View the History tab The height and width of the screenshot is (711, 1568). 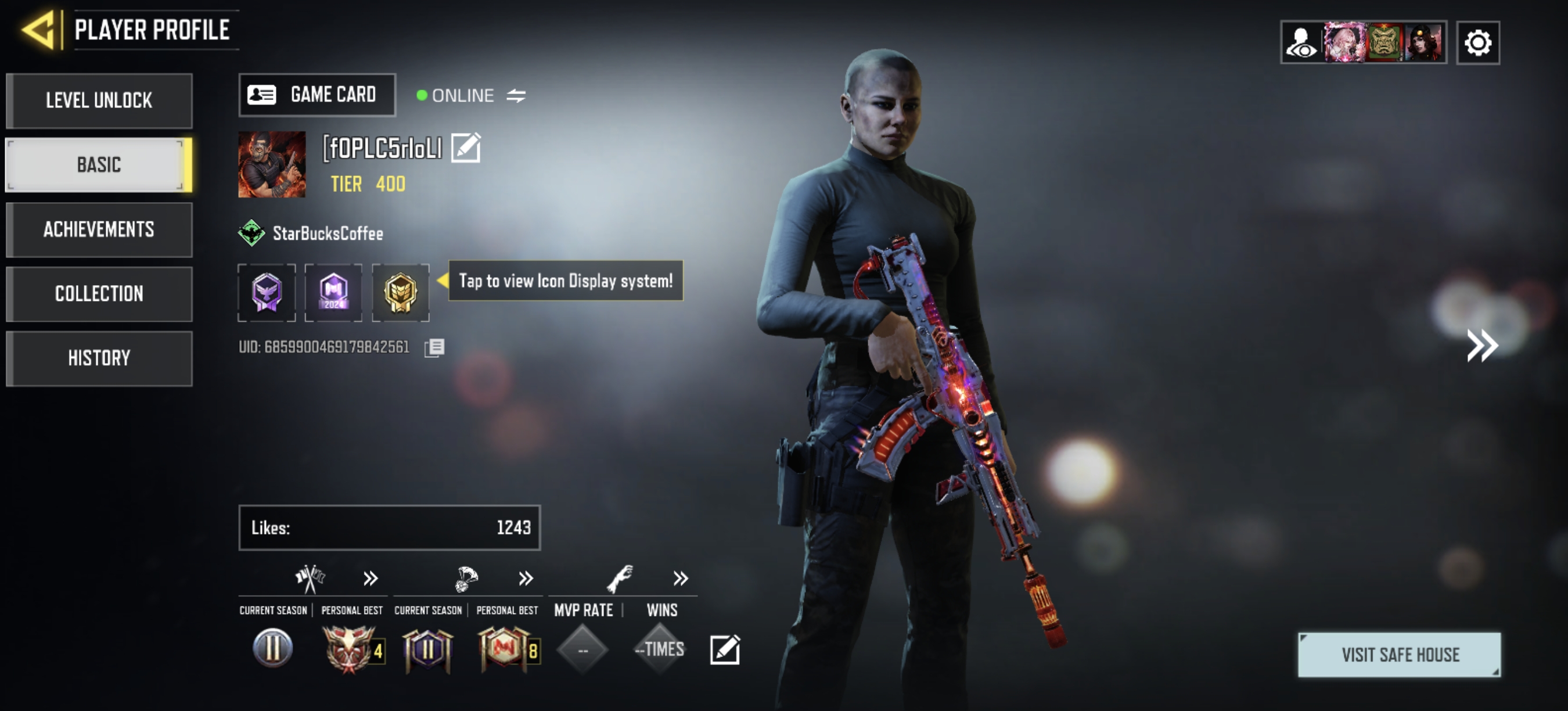coord(99,358)
